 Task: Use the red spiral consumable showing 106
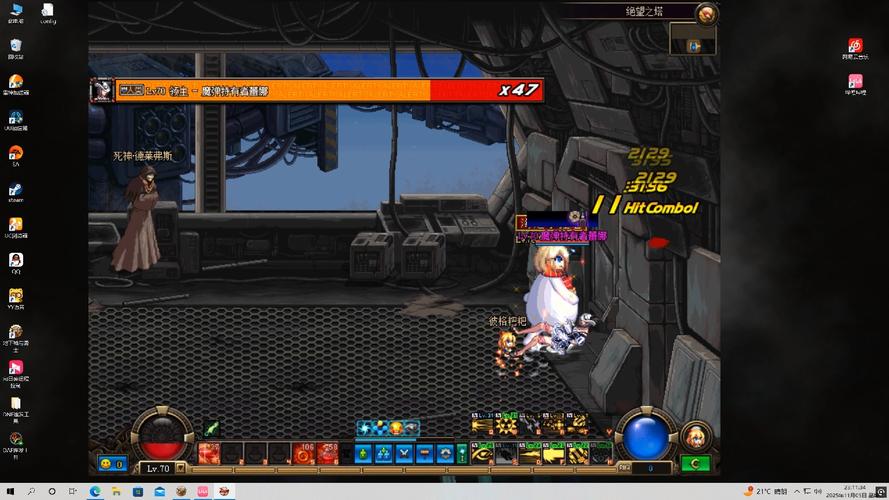pos(303,455)
